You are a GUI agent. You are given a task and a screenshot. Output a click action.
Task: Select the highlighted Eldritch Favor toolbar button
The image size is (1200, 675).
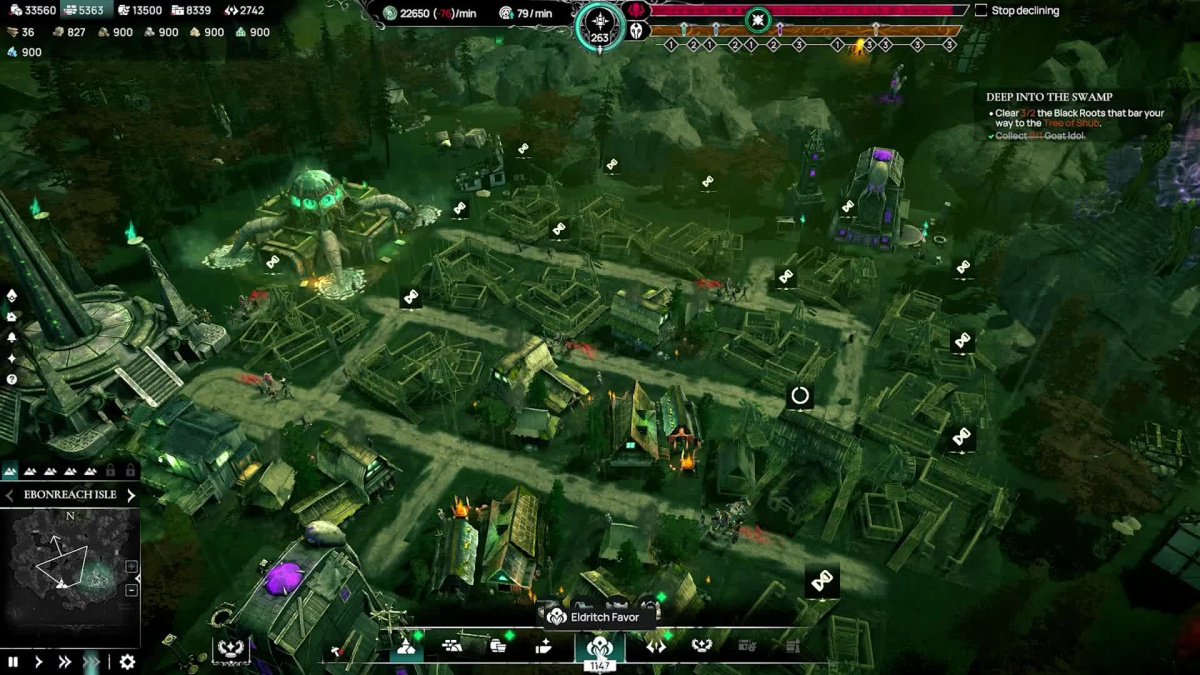pos(600,647)
